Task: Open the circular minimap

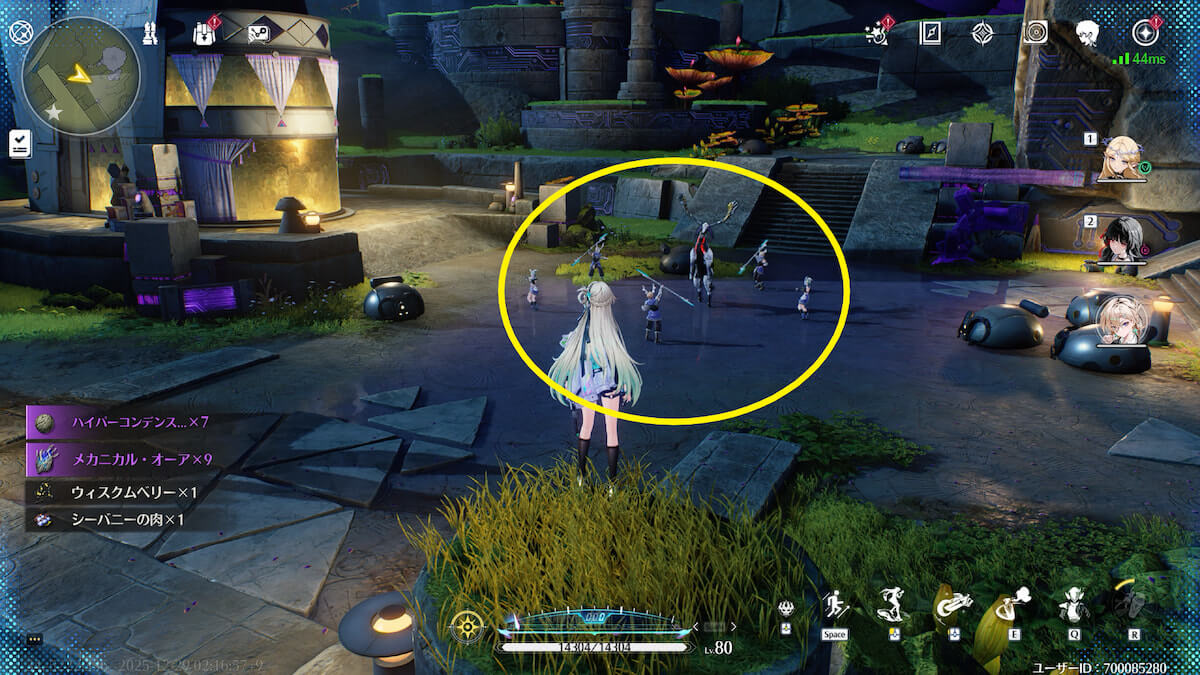Action: 81,77
